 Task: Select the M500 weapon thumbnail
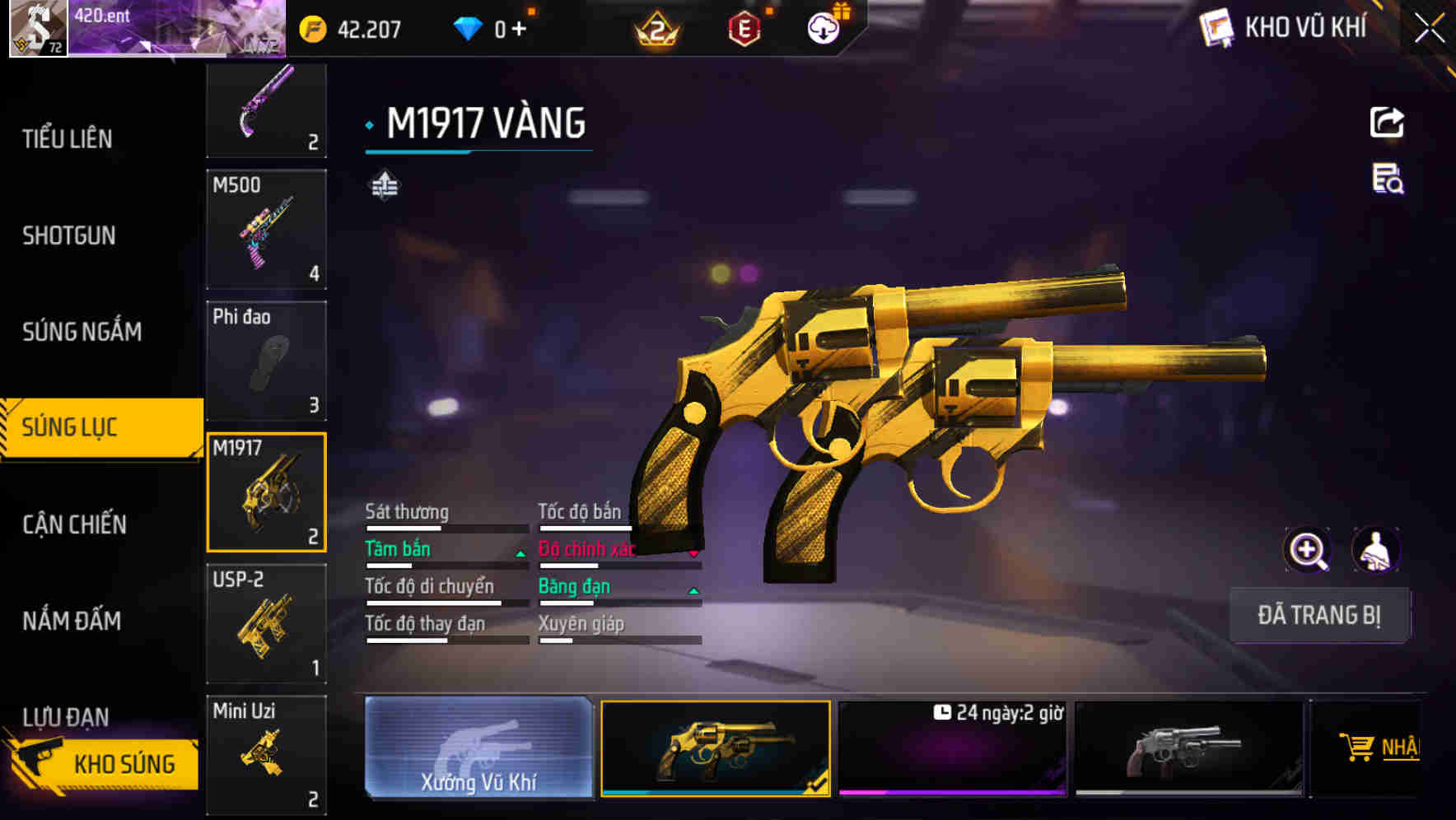coord(266,231)
